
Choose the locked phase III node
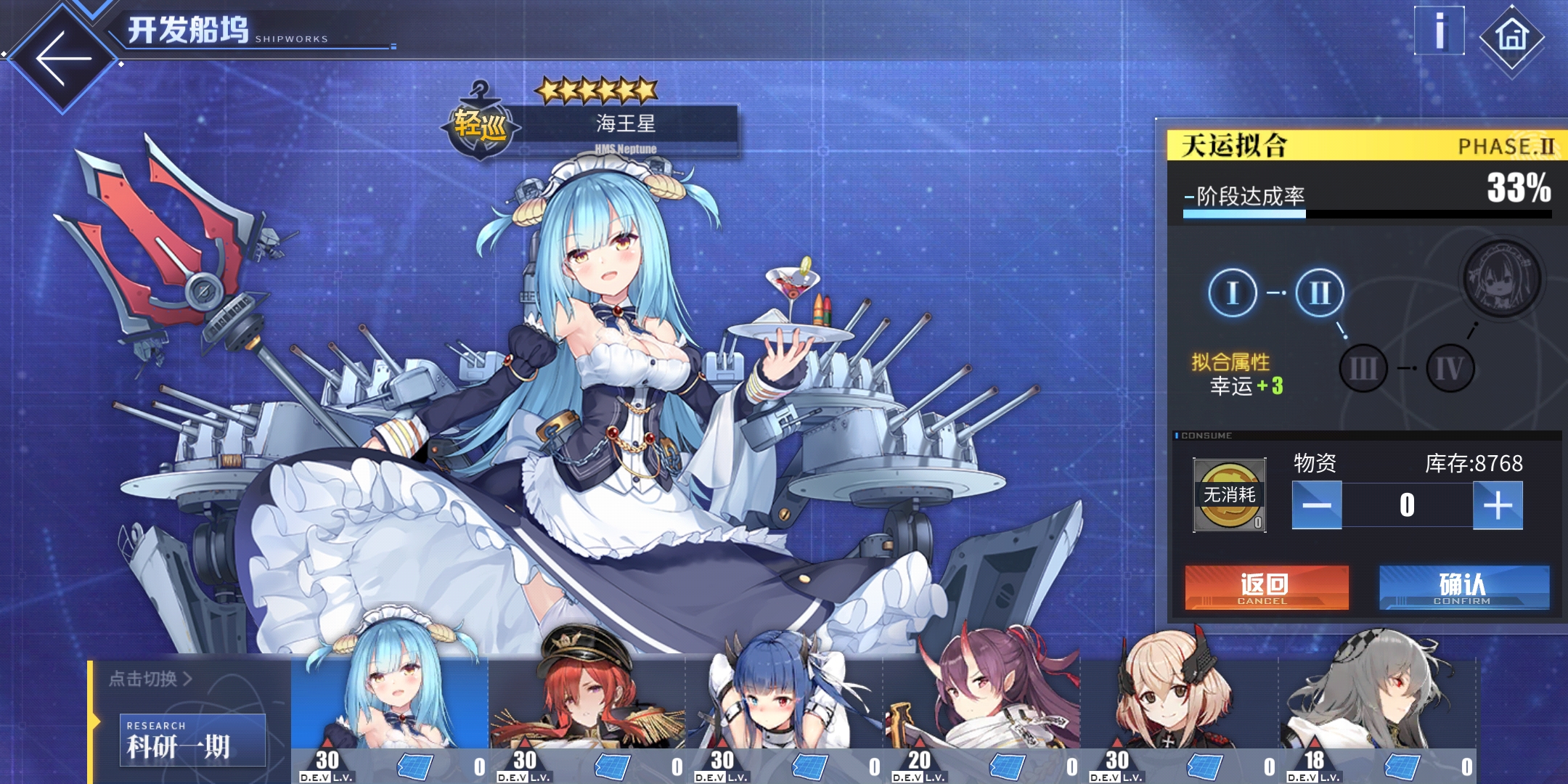tap(1363, 368)
